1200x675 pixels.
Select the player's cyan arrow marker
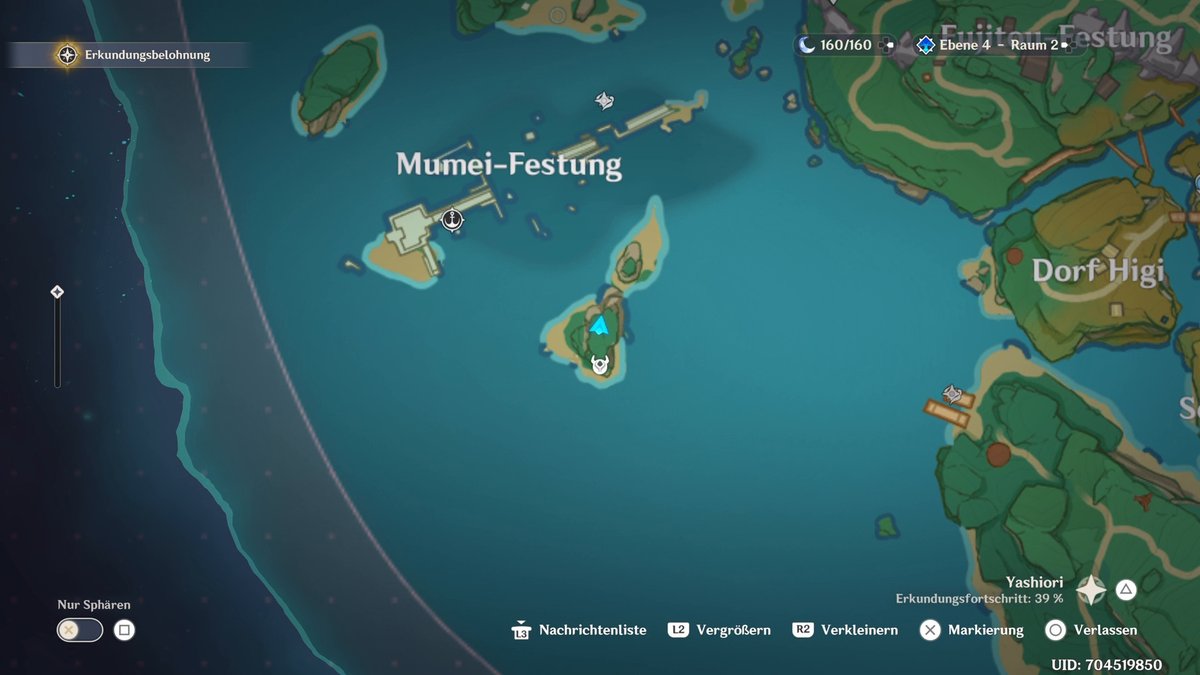pyautogui.click(x=600, y=325)
